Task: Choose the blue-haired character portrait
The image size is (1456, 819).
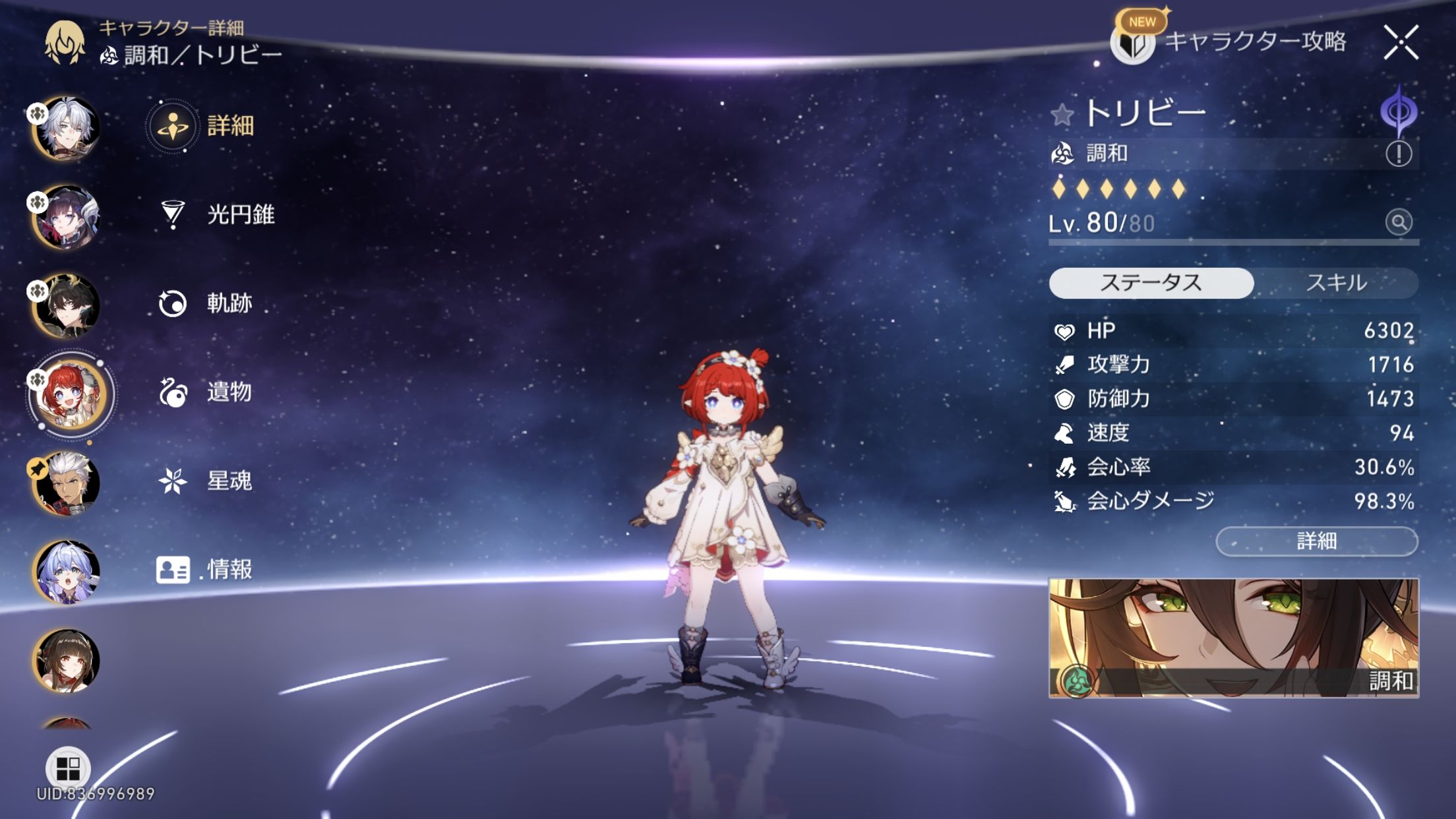Action: pyautogui.click(x=67, y=571)
